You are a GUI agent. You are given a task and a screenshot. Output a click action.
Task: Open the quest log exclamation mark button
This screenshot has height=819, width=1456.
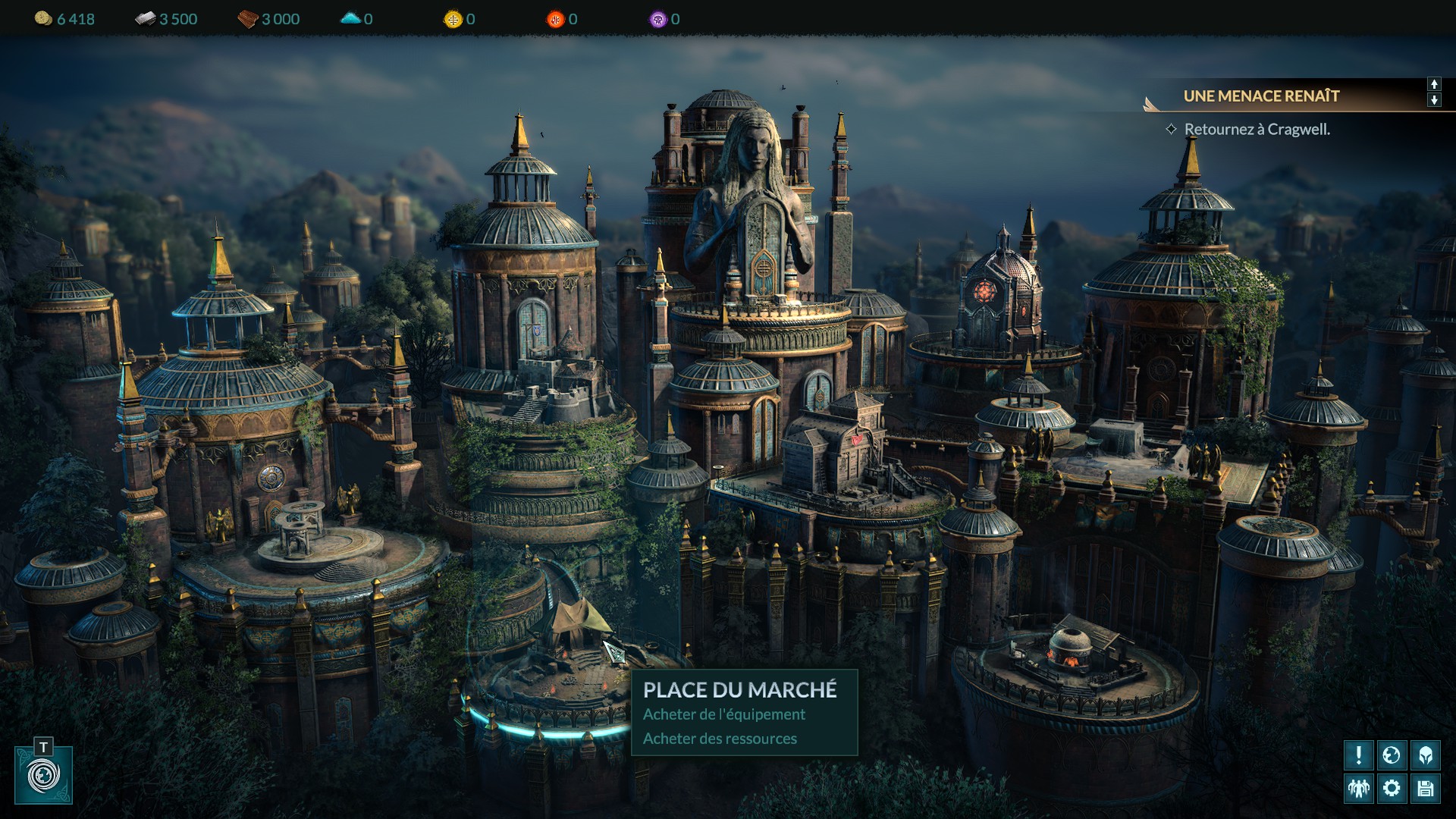coord(1358,755)
